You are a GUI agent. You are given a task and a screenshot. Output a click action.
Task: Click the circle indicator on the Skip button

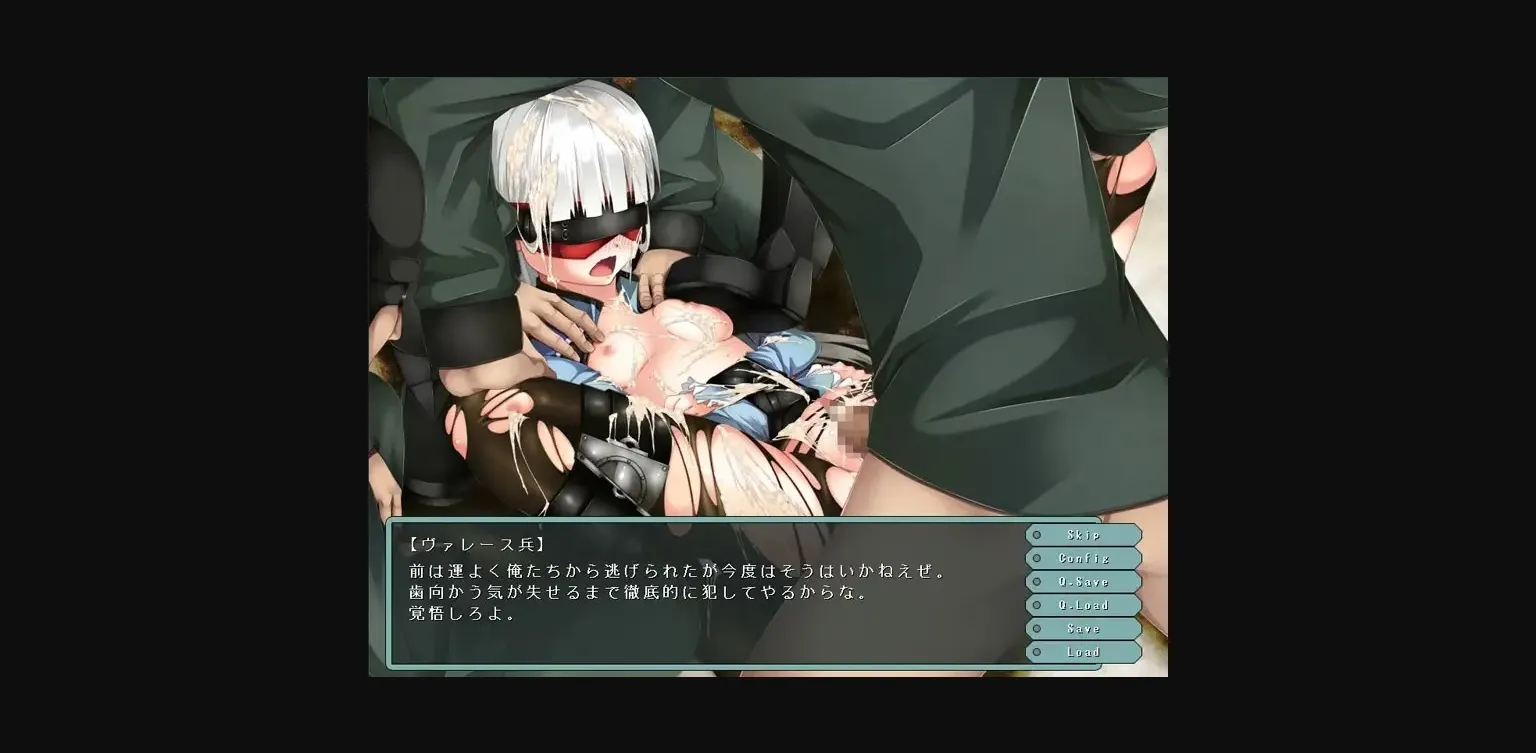(x=1035, y=534)
